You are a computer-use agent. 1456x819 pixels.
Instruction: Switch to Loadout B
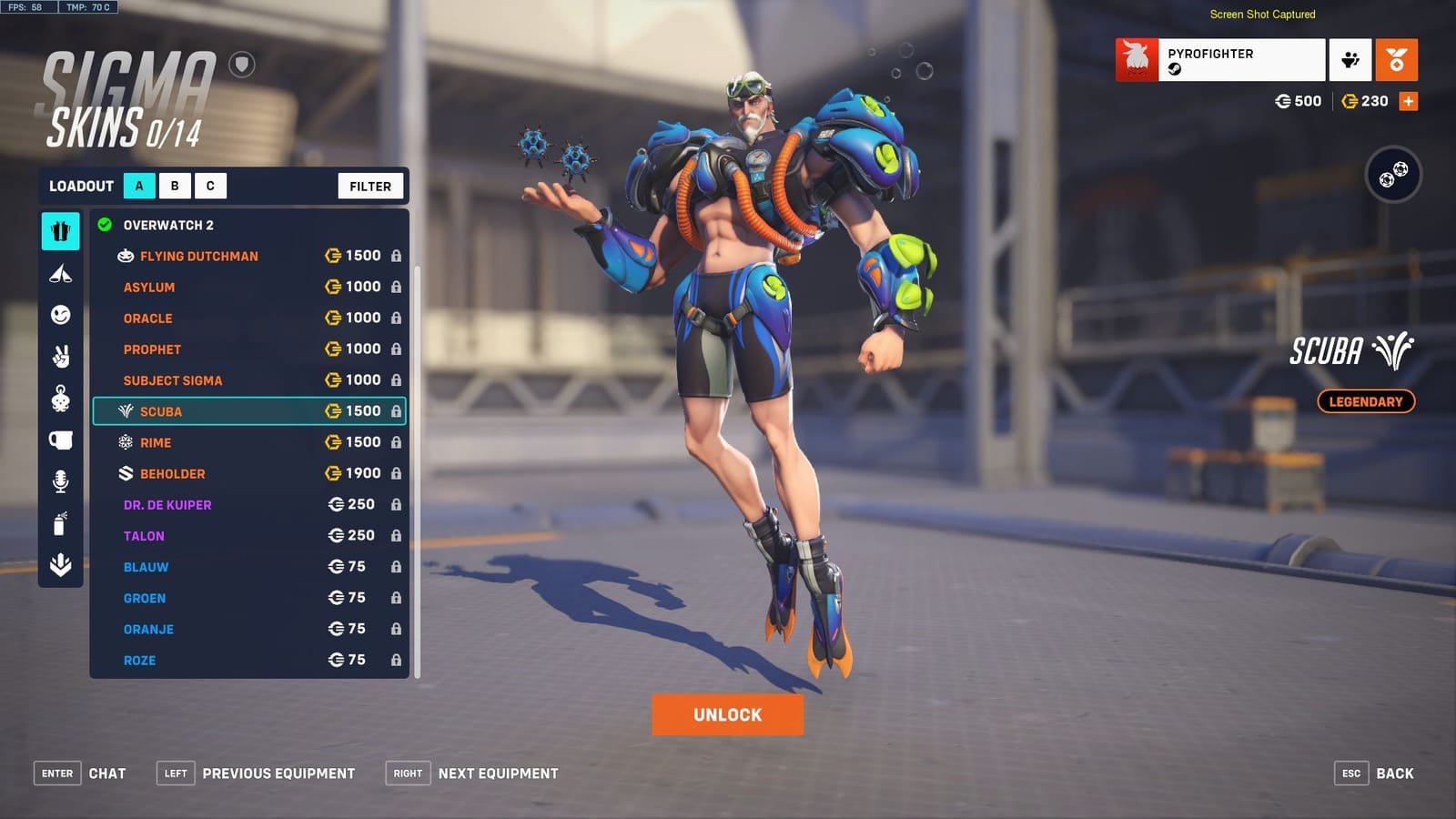tap(175, 186)
